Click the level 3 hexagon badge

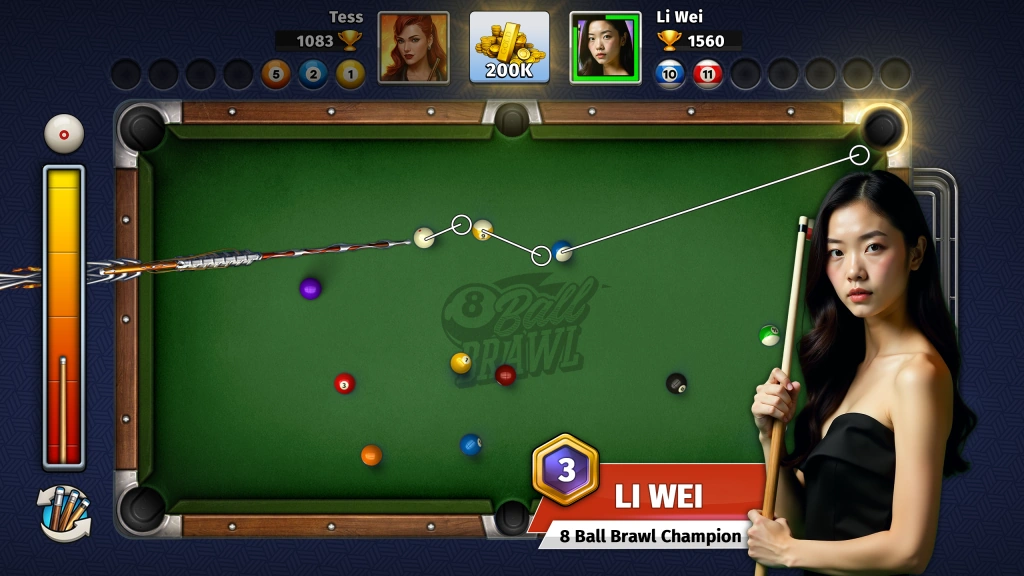566,470
